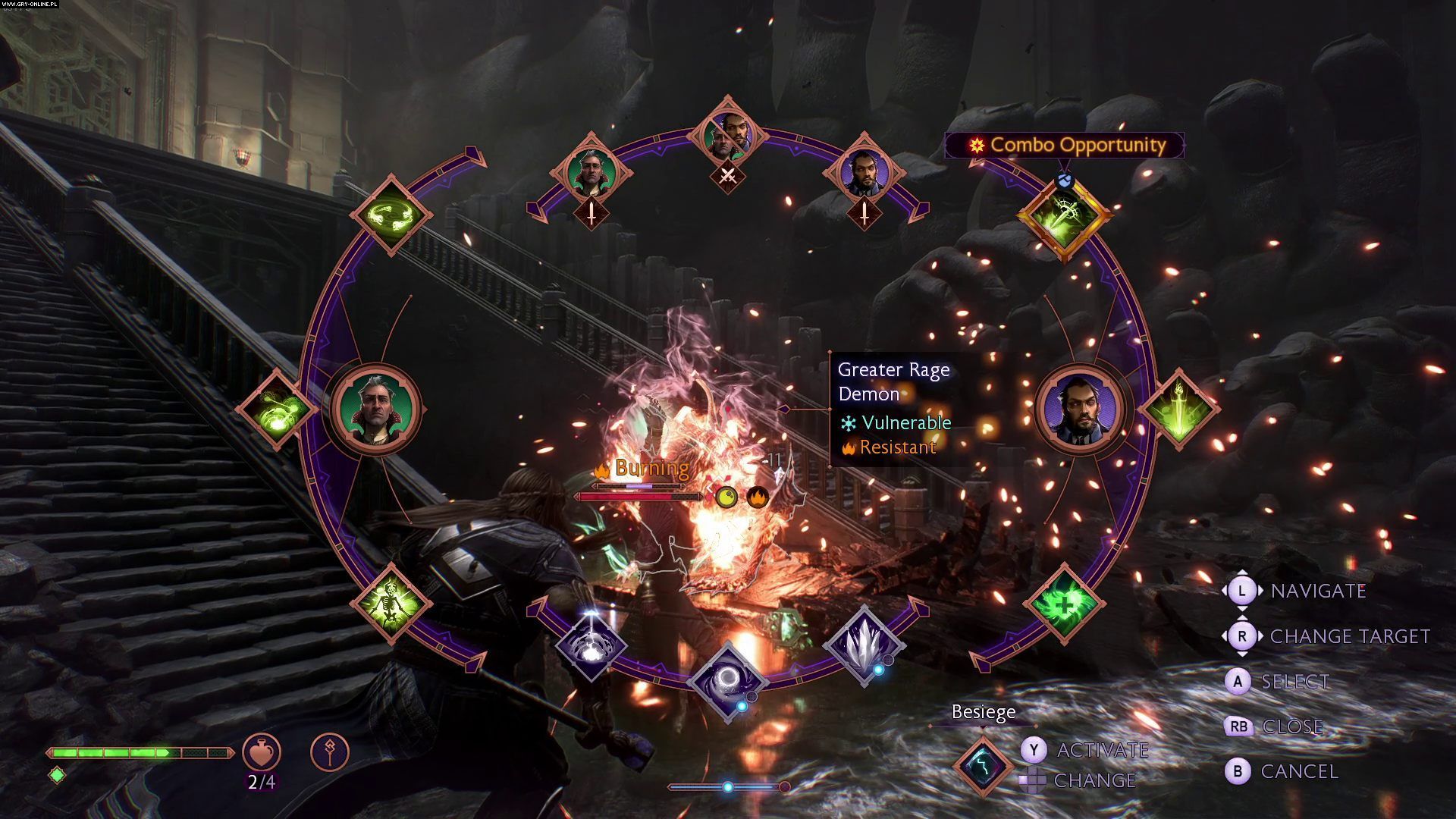Activate the purple swirling vortex ability

728,681
